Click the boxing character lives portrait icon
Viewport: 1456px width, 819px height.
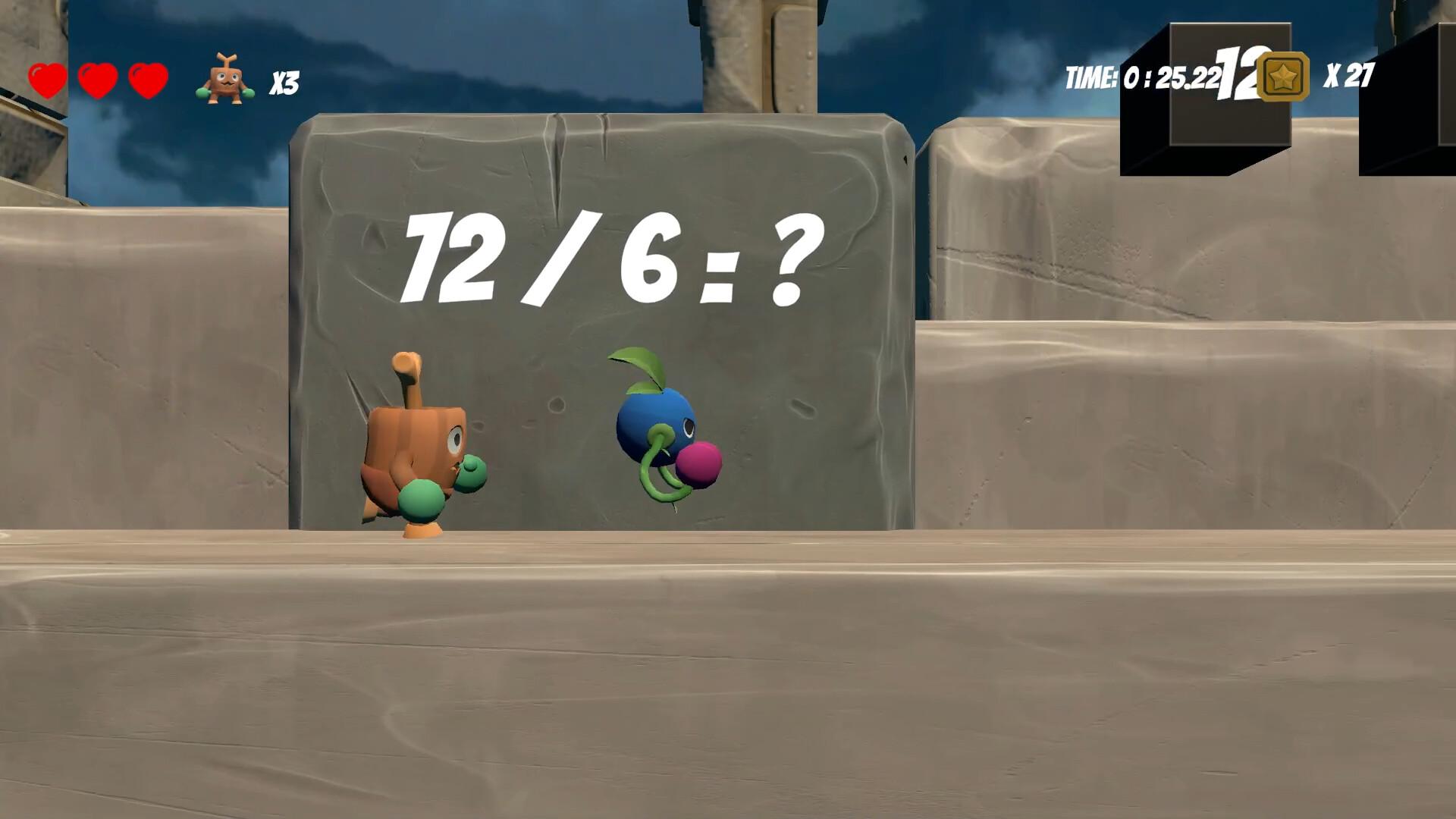(225, 76)
